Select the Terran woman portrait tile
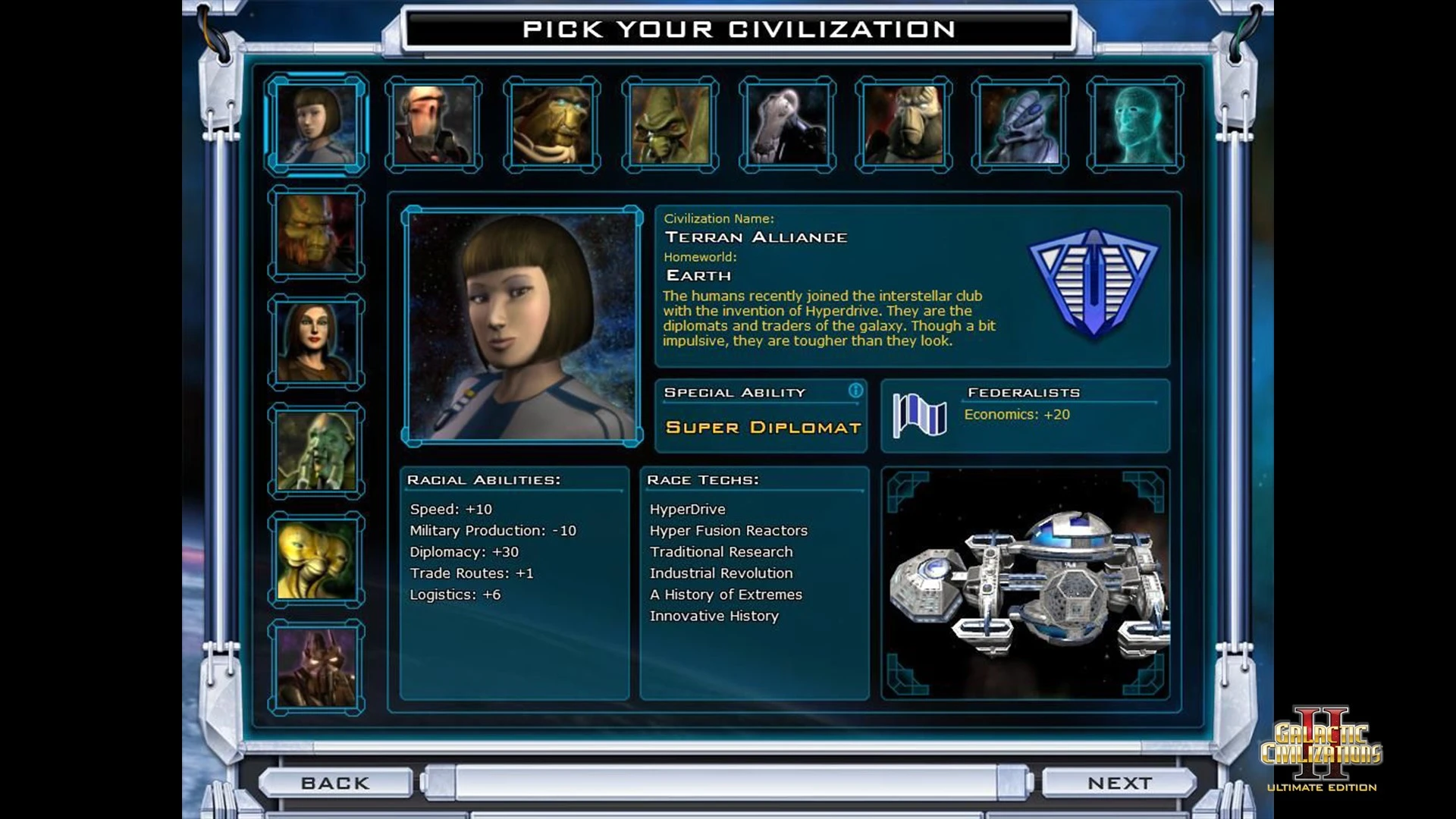 316,124
